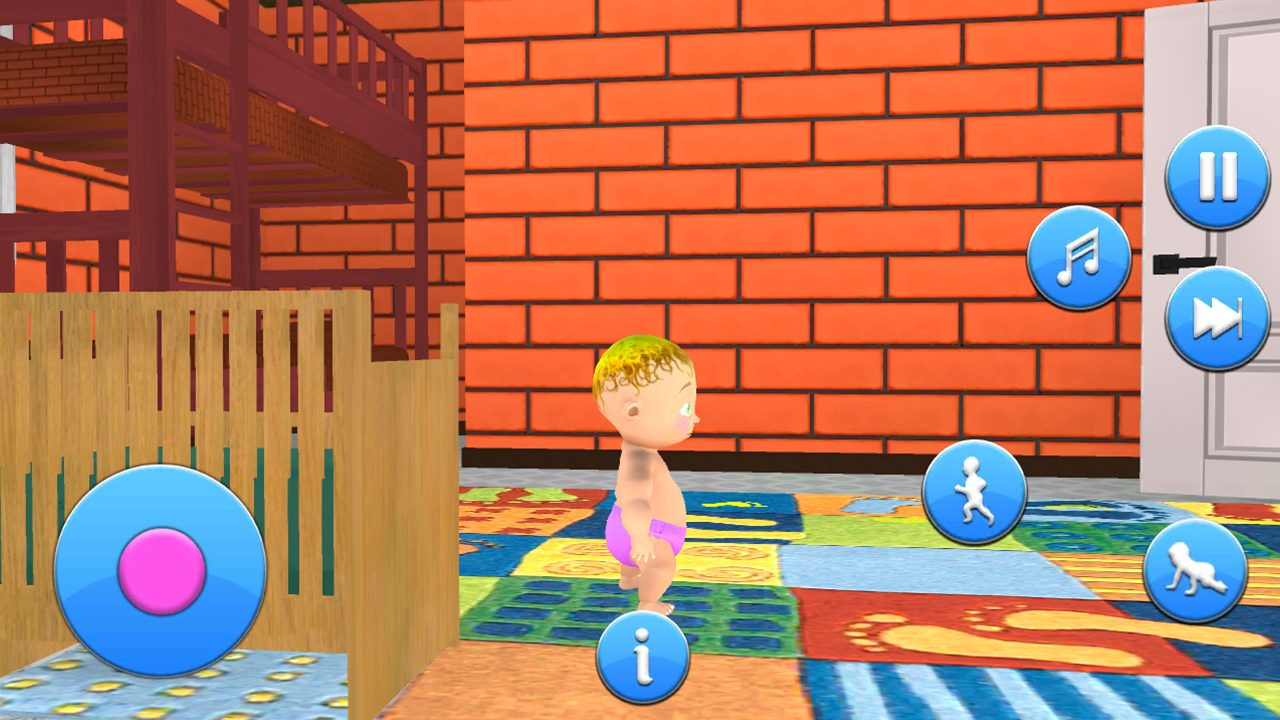
Task: Open music options via the music note icon
Action: tap(1078, 257)
